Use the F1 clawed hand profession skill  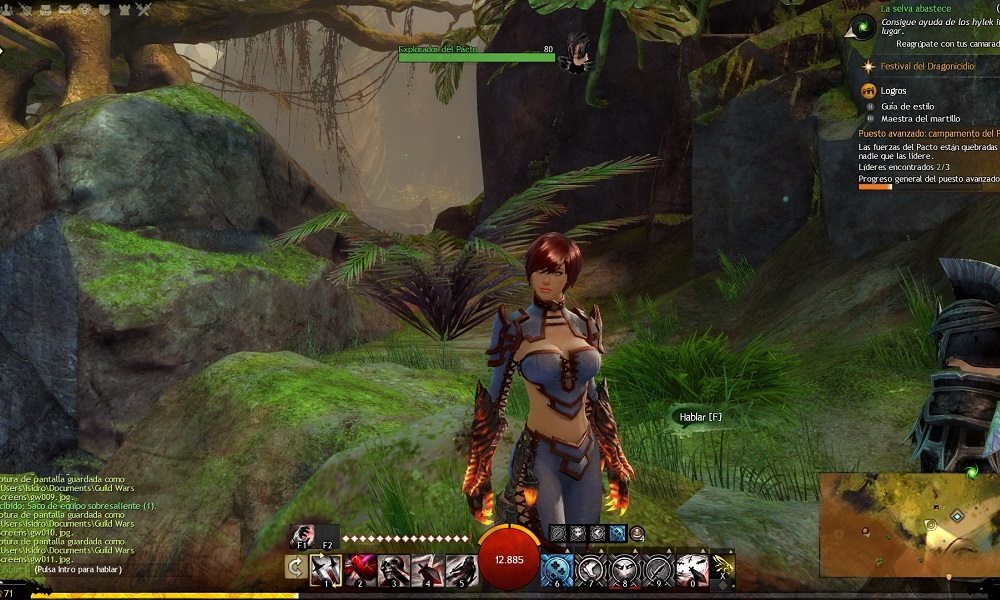(303, 535)
